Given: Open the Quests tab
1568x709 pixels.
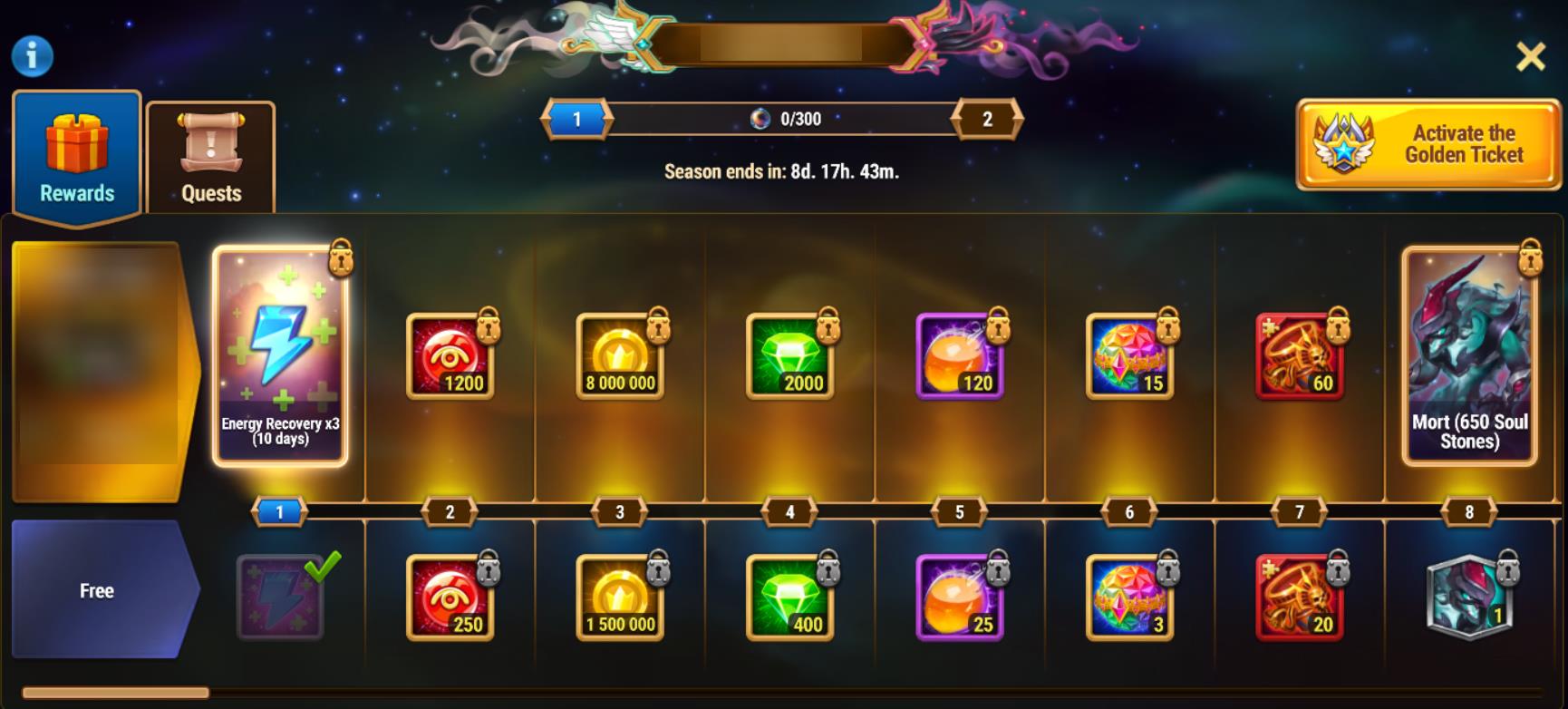Looking at the screenshot, I should tap(211, 157).
